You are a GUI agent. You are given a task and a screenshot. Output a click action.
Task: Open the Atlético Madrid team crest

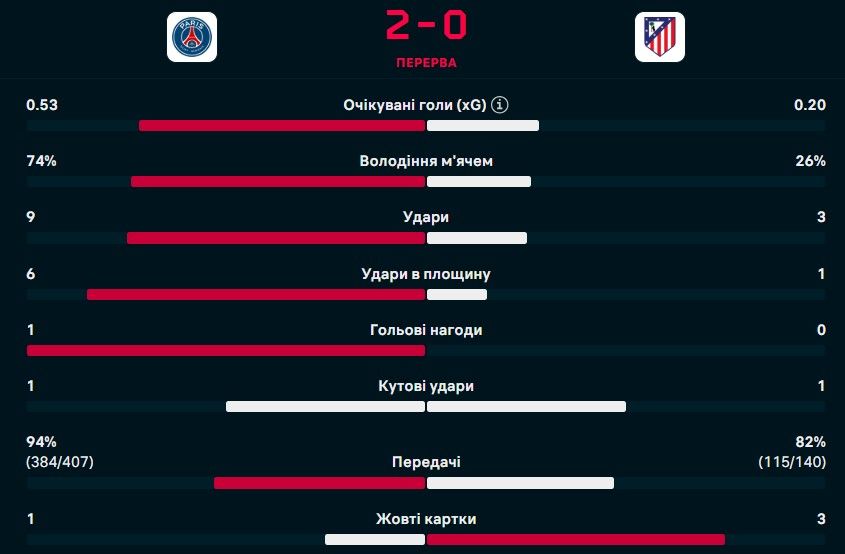click(659, 37)
